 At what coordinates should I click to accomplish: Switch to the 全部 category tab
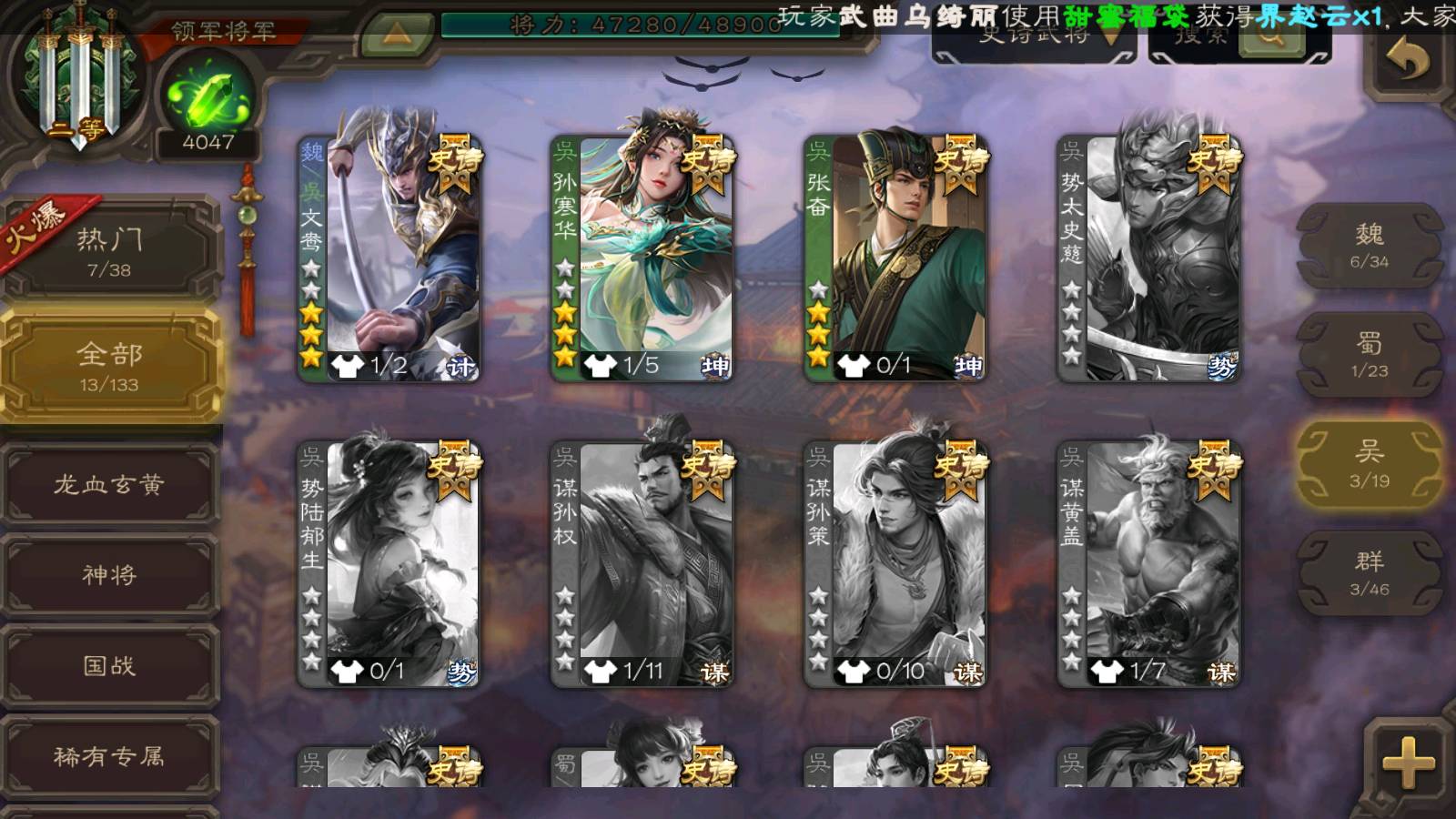(109, 366)
